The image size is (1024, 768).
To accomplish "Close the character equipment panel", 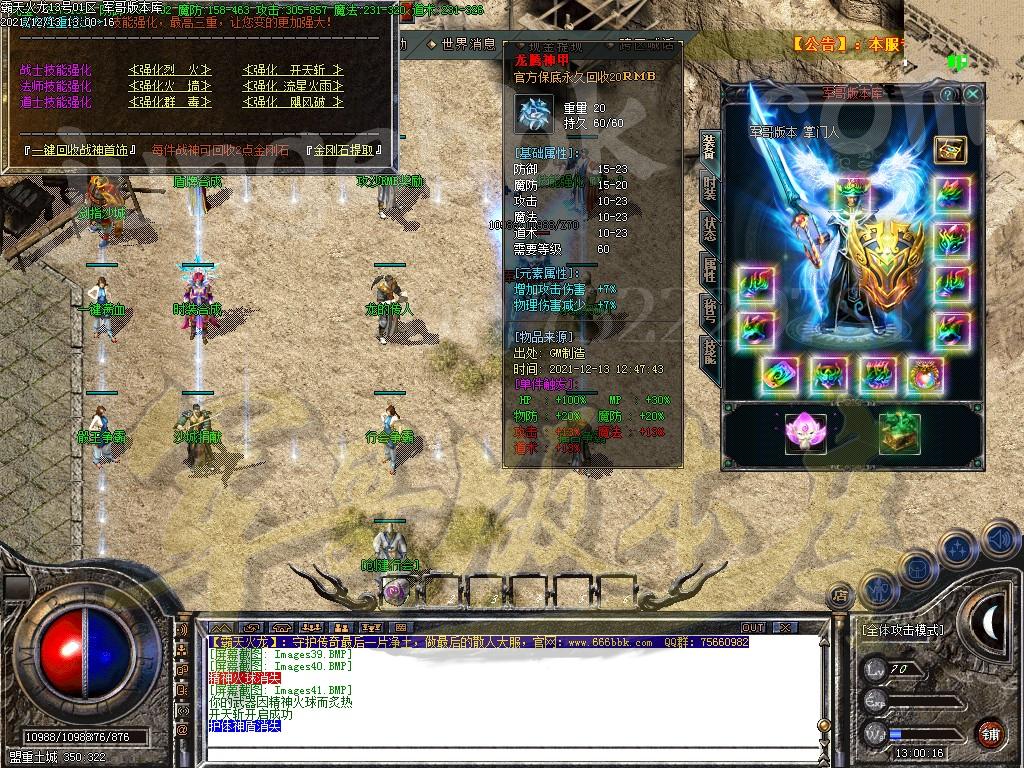I will pos(973,94).
